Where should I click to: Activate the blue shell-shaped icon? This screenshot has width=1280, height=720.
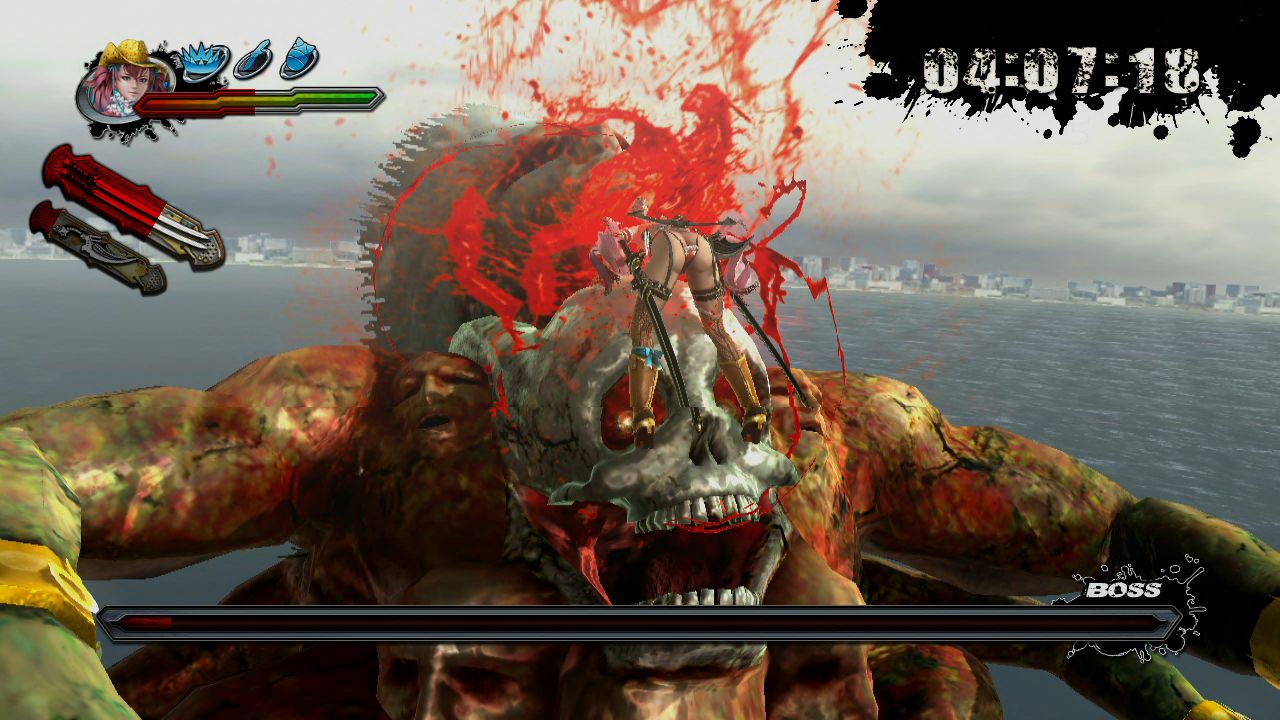[299, 58]
